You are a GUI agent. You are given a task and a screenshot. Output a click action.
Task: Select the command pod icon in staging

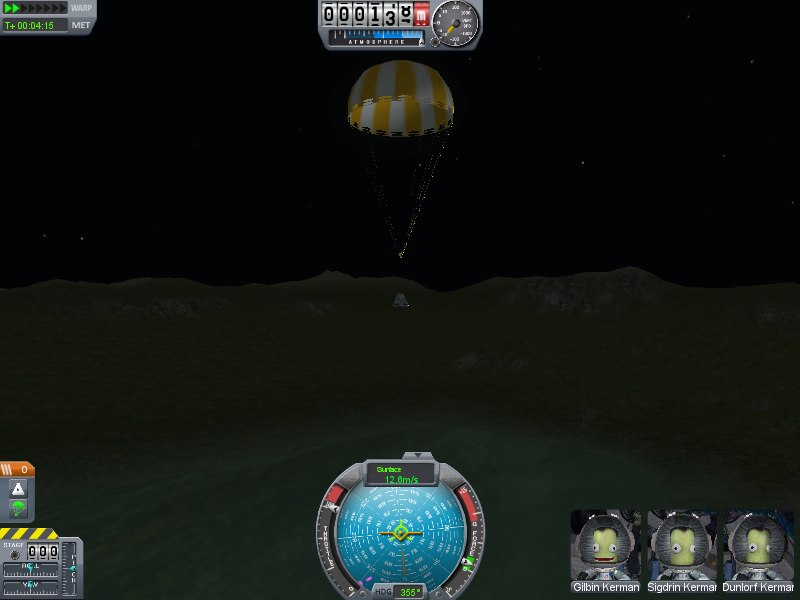[x=18, y=489]
